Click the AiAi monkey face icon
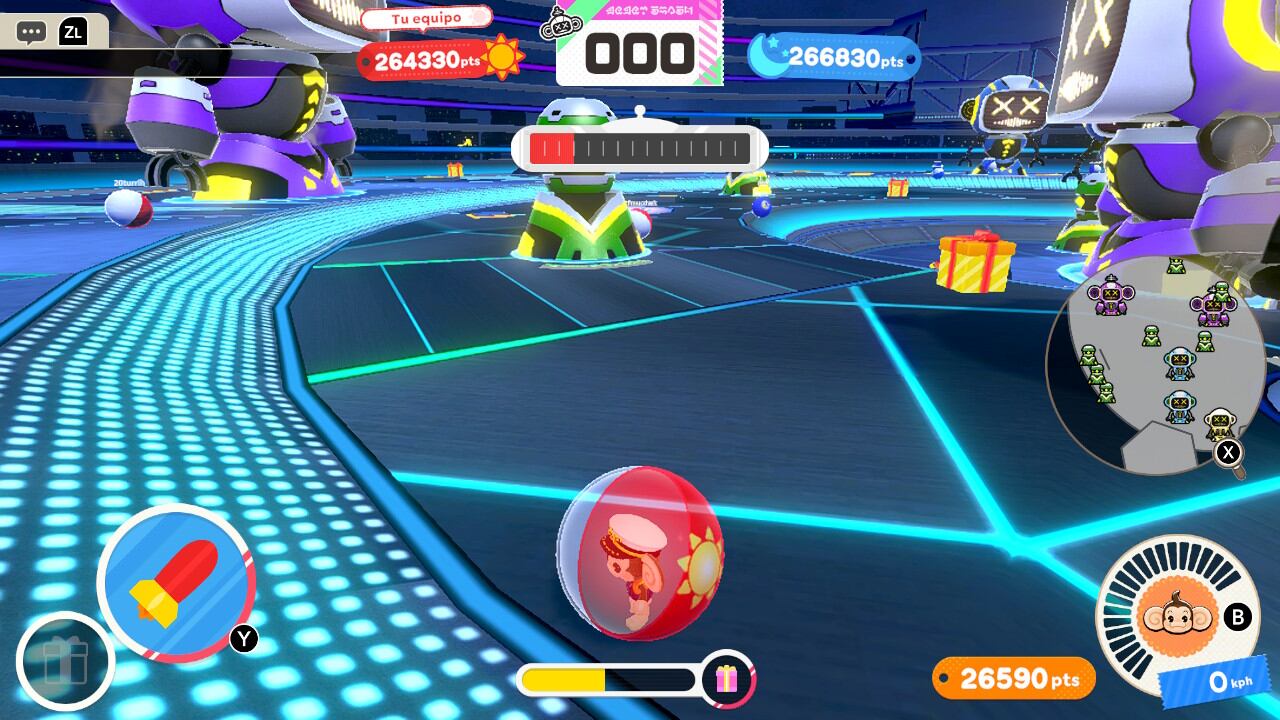1280x720 pixels. (1177, 615)
